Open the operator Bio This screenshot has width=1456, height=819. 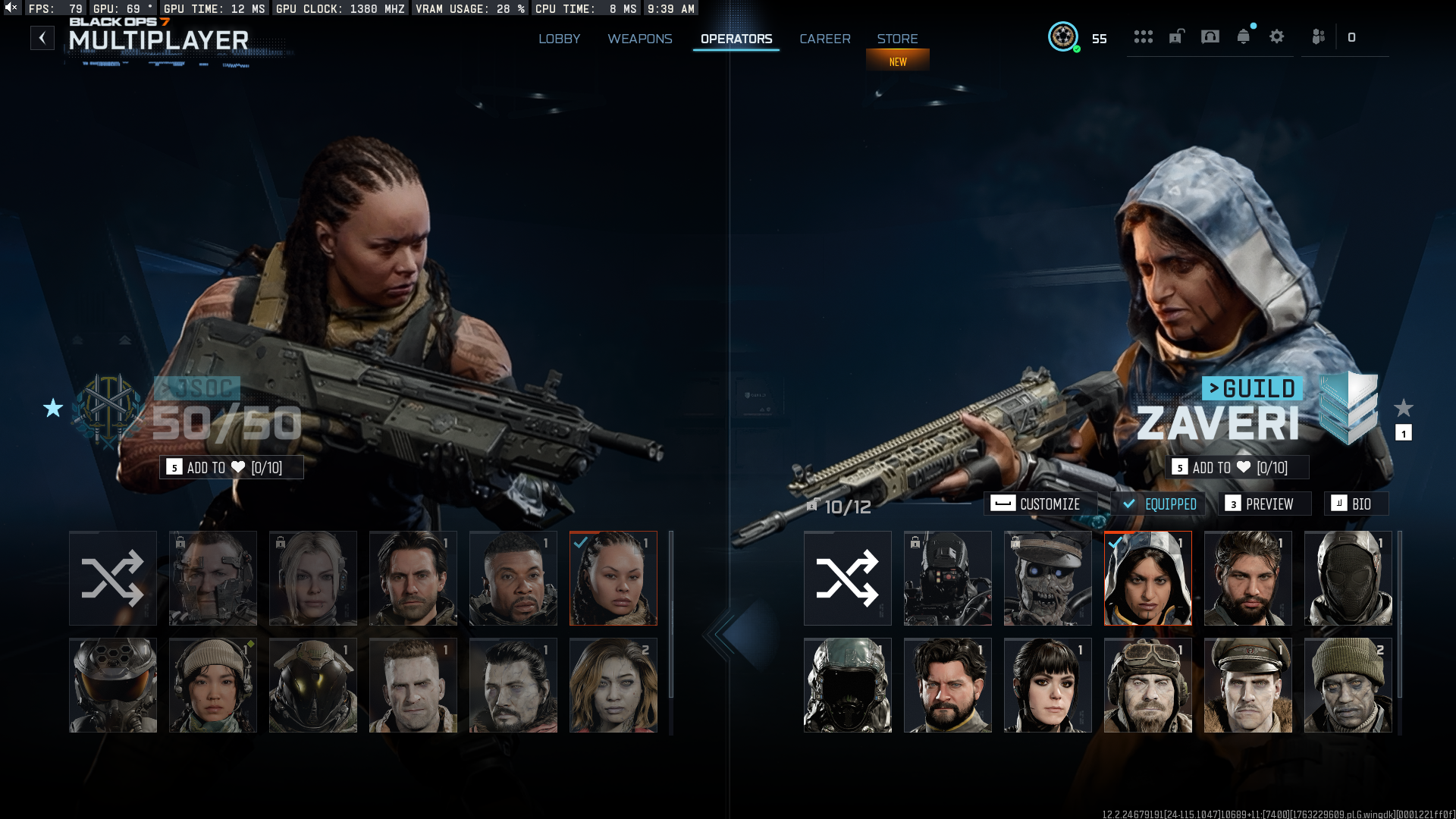[1355, 504]
